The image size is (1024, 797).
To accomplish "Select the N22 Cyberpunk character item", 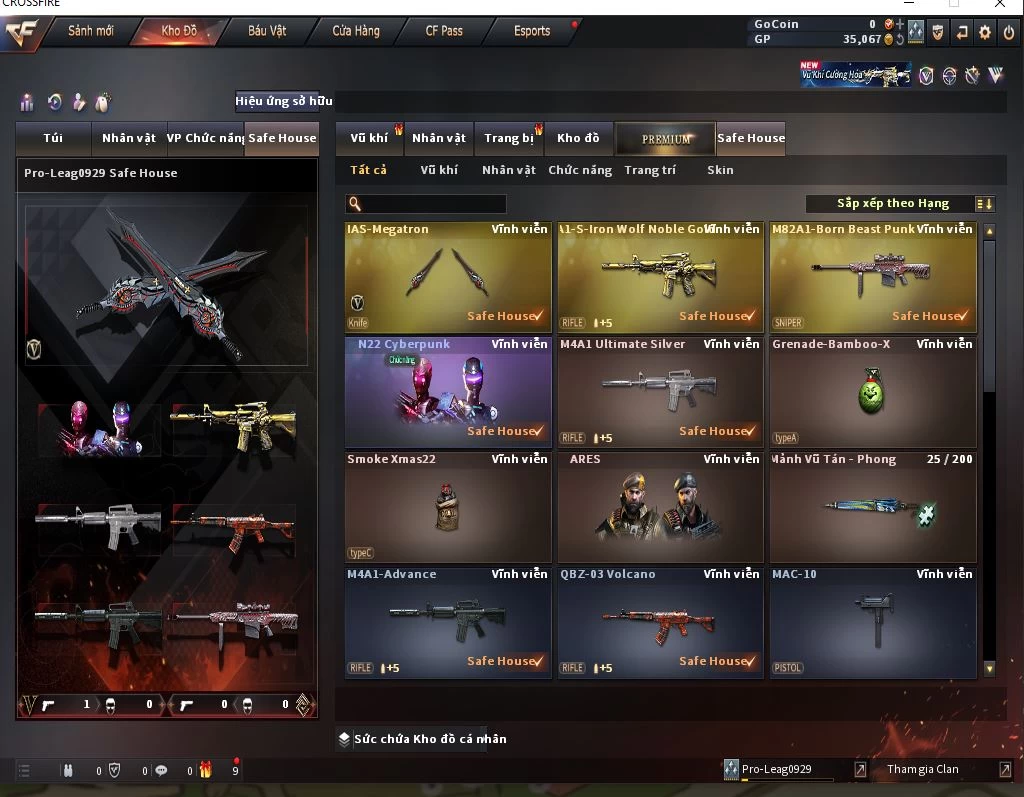I will coord(448,392).
